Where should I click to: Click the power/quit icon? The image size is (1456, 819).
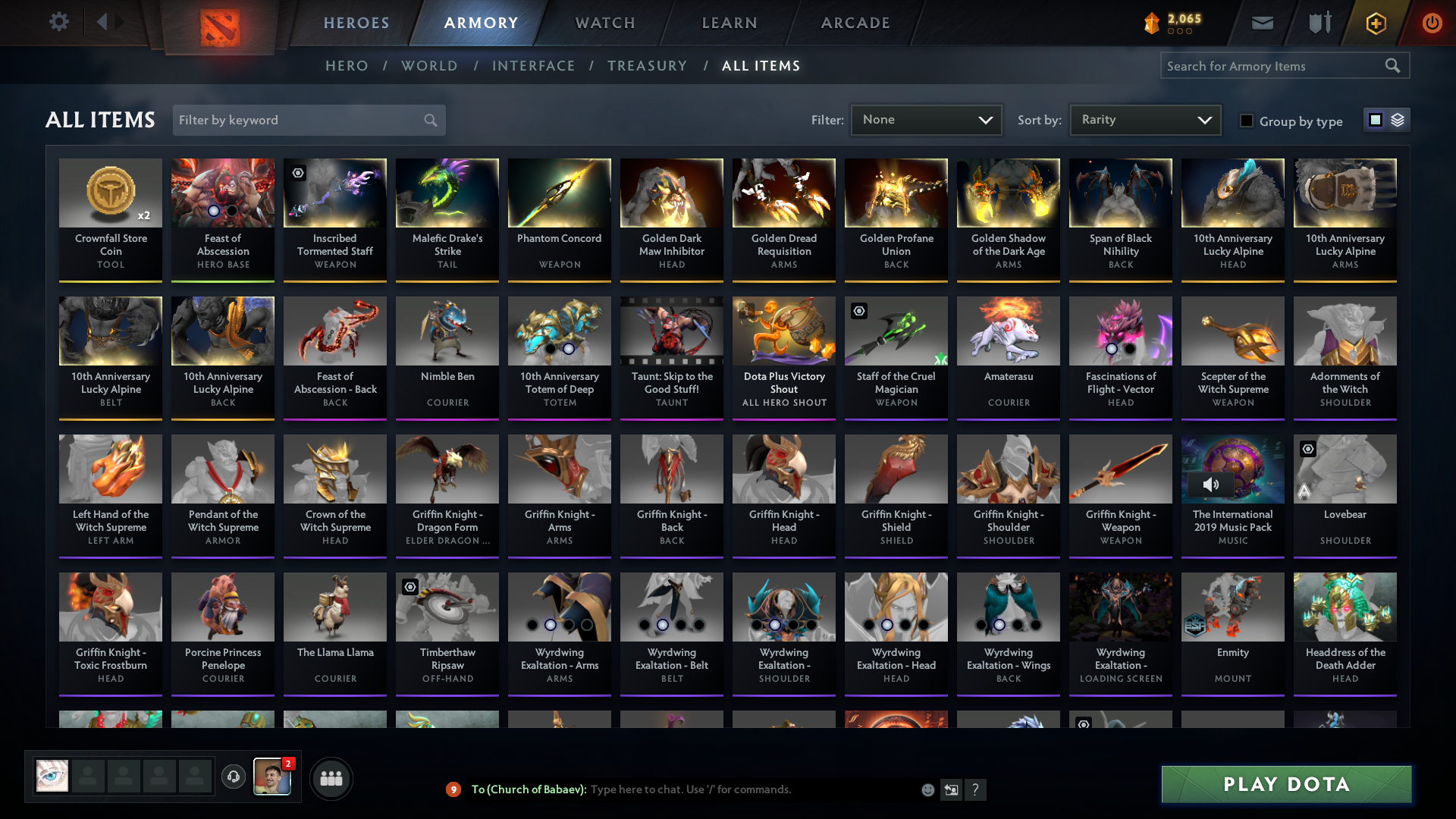tap(1432, 23)
